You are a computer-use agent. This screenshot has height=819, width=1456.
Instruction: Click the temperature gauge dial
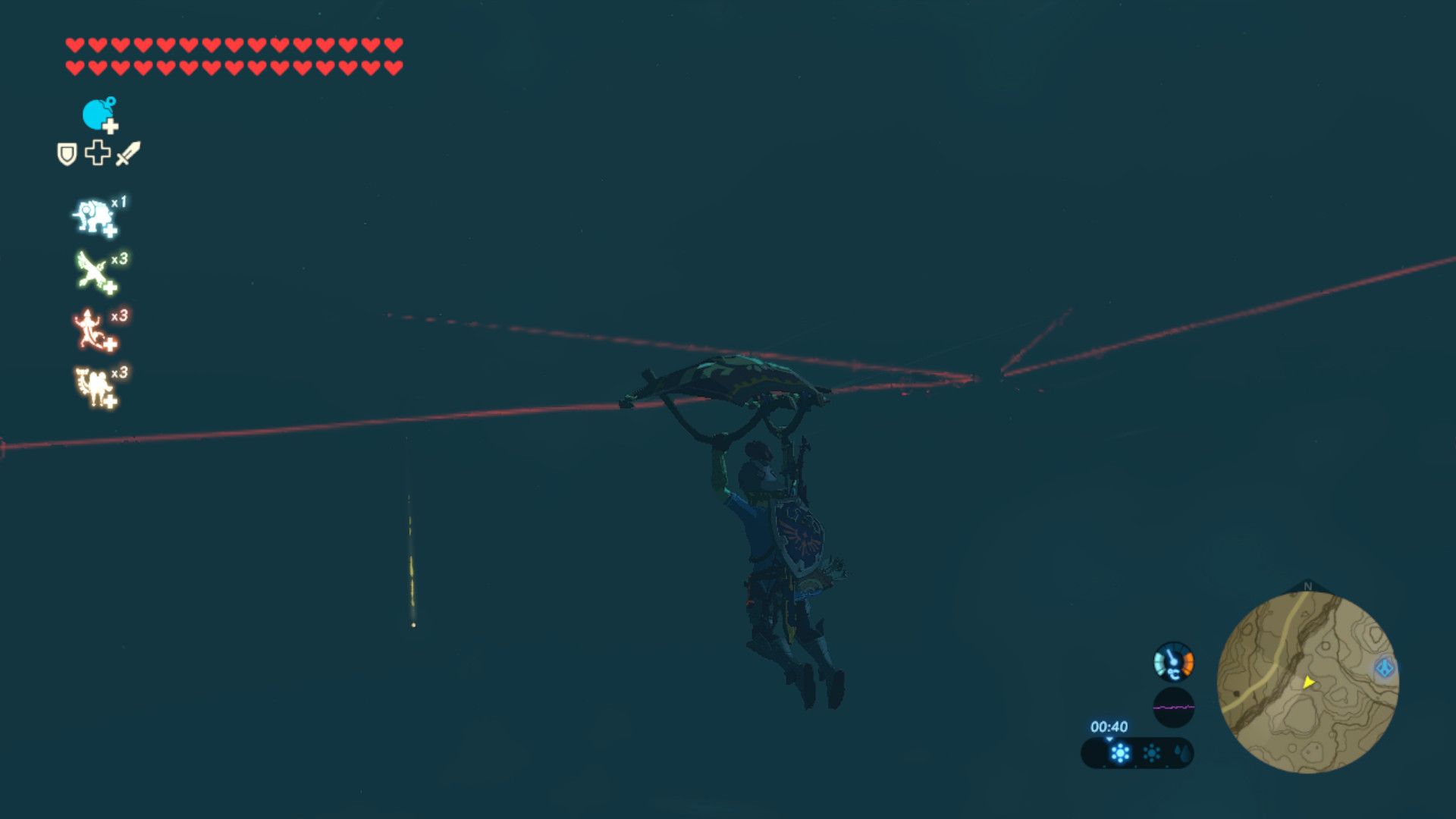pos(1172,661)
